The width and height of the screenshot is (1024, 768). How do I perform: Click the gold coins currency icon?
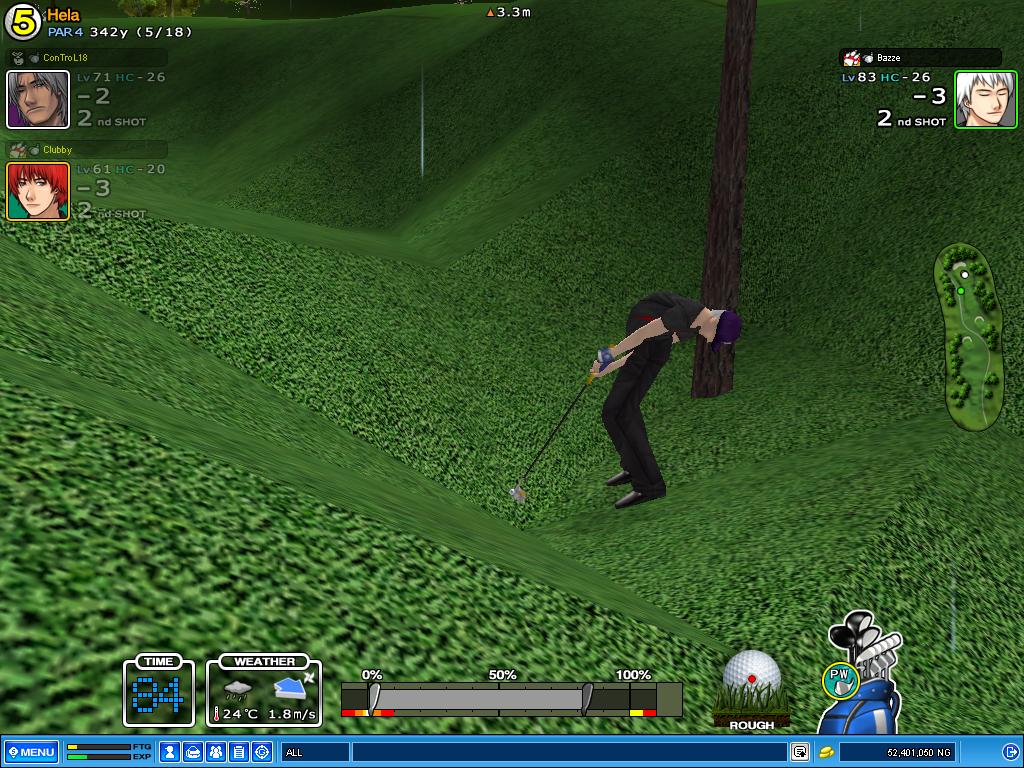pos(827,752)
